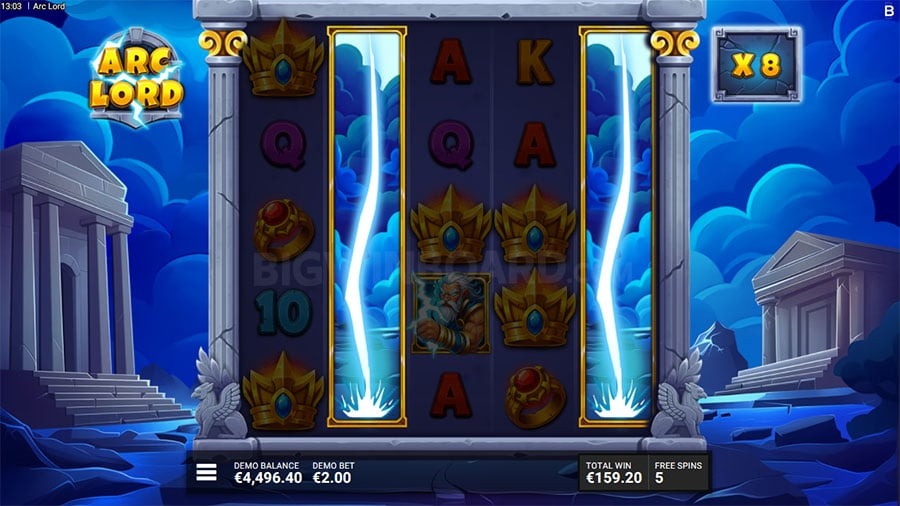Open the Demo Bet amount selector
This screenshot has width=900, height=506.
(333, 473)
